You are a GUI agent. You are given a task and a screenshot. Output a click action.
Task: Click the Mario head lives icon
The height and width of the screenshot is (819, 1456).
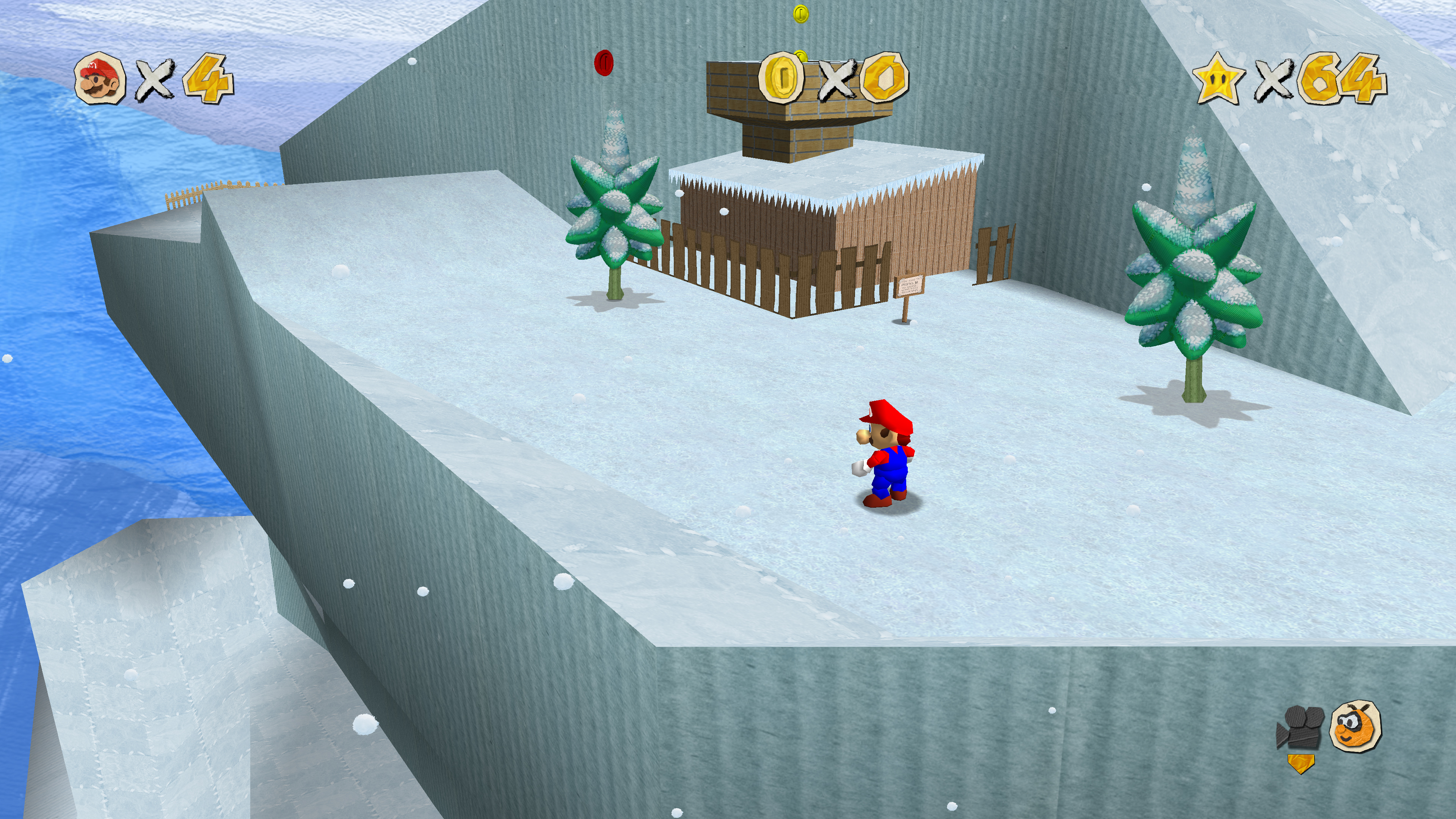pyautogui.click(x=100, y=79)
